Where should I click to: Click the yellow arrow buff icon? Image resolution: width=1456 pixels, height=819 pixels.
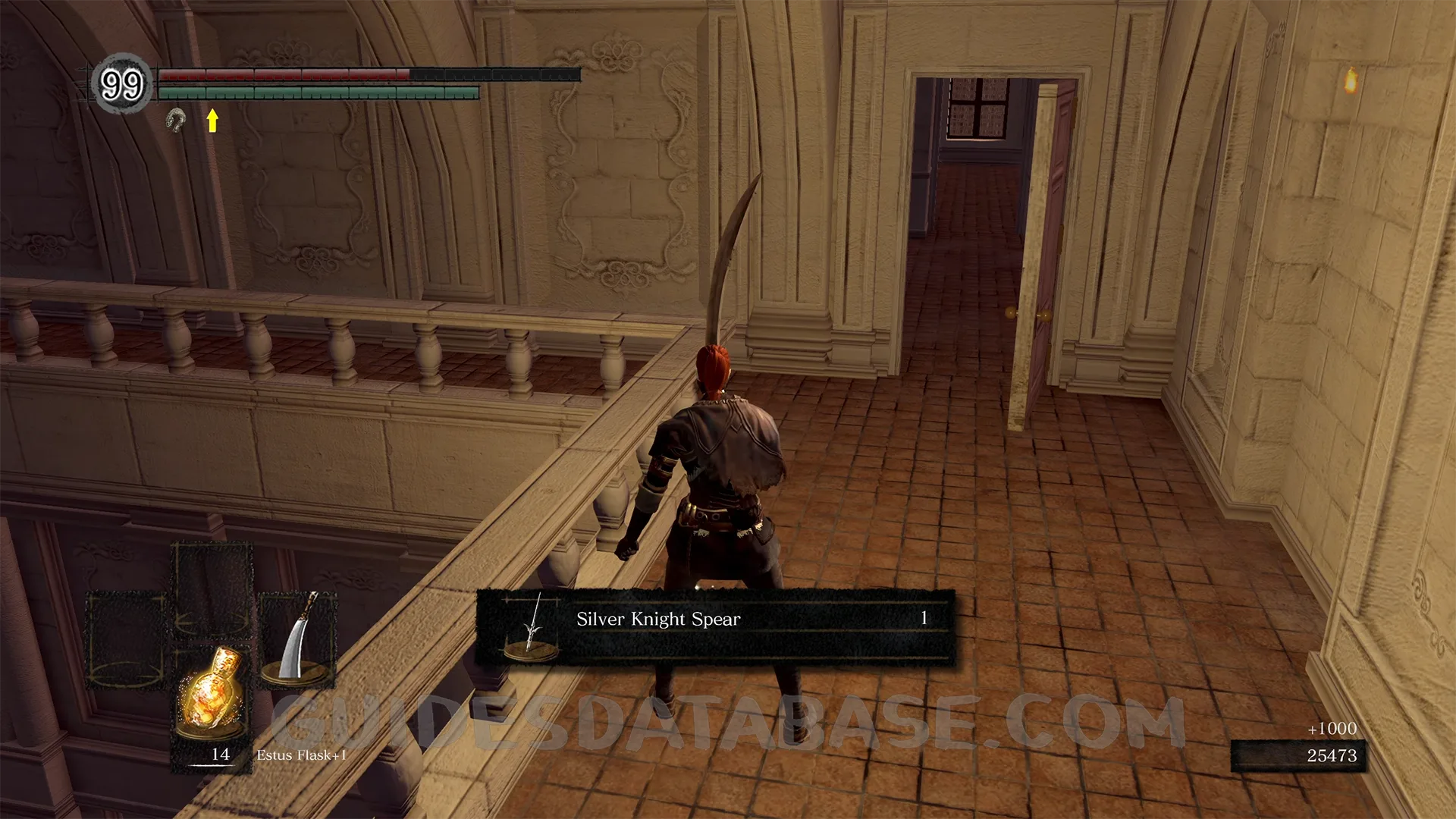coord(212,120)
